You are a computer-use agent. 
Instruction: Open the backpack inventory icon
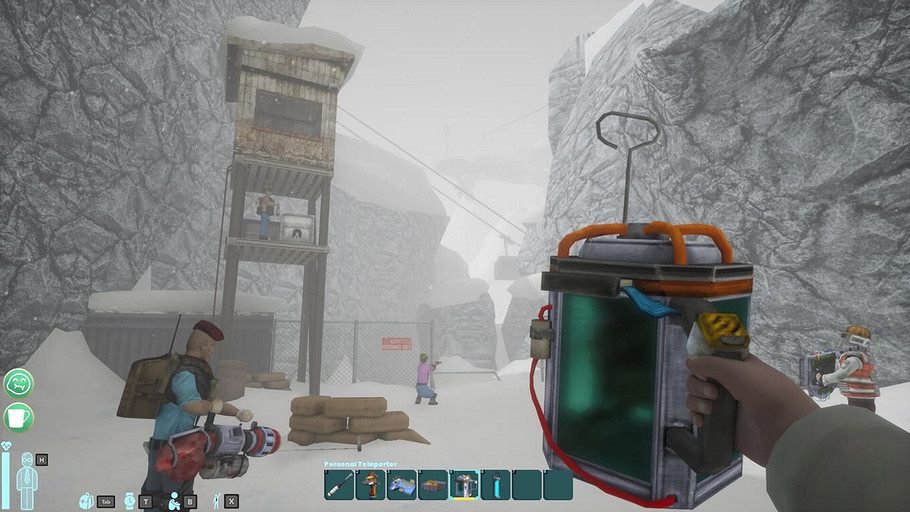[86, 500]
